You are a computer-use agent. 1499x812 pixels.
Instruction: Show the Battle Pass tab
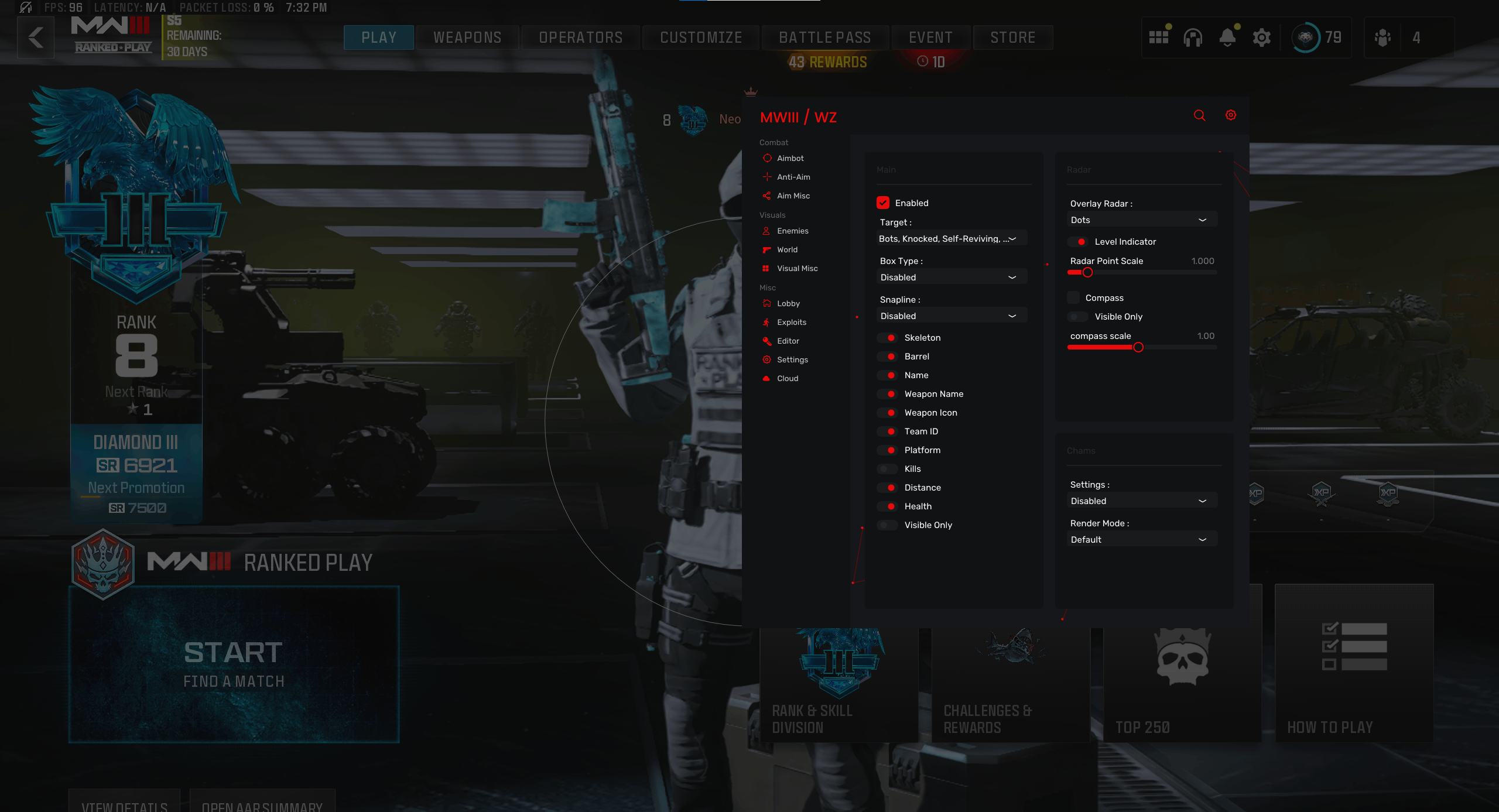point(824,37)
